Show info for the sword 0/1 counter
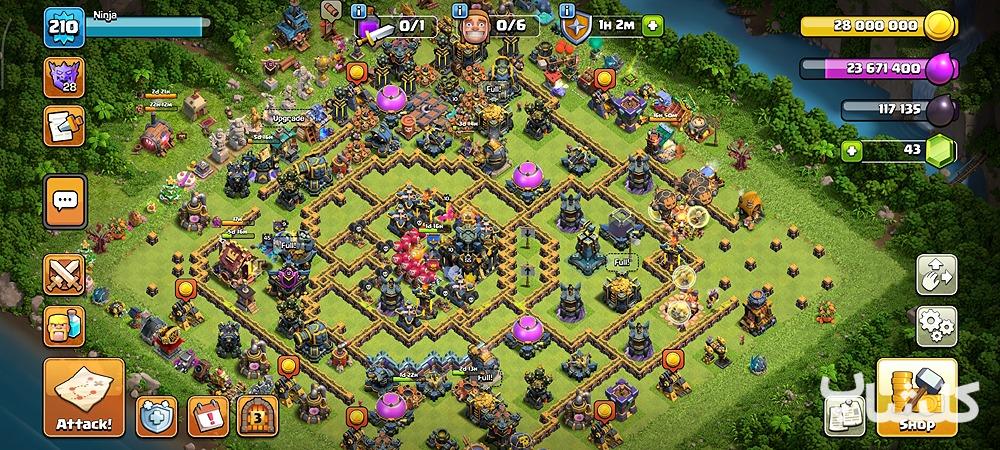The height and width of the screenshot is (450, 1000). point(358,9)
